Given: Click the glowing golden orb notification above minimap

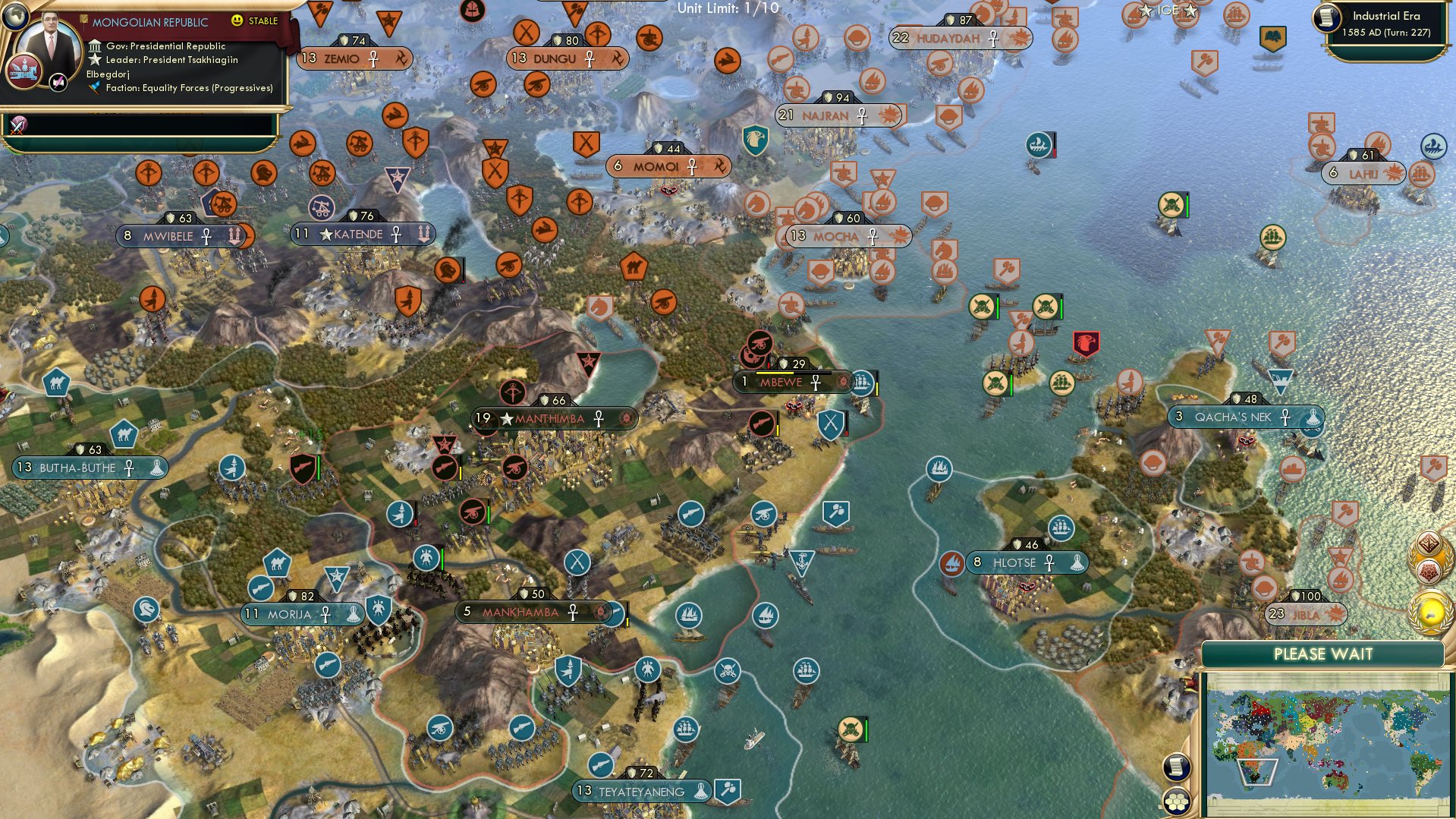Looking at the screenshot, I should point(1429,611).
